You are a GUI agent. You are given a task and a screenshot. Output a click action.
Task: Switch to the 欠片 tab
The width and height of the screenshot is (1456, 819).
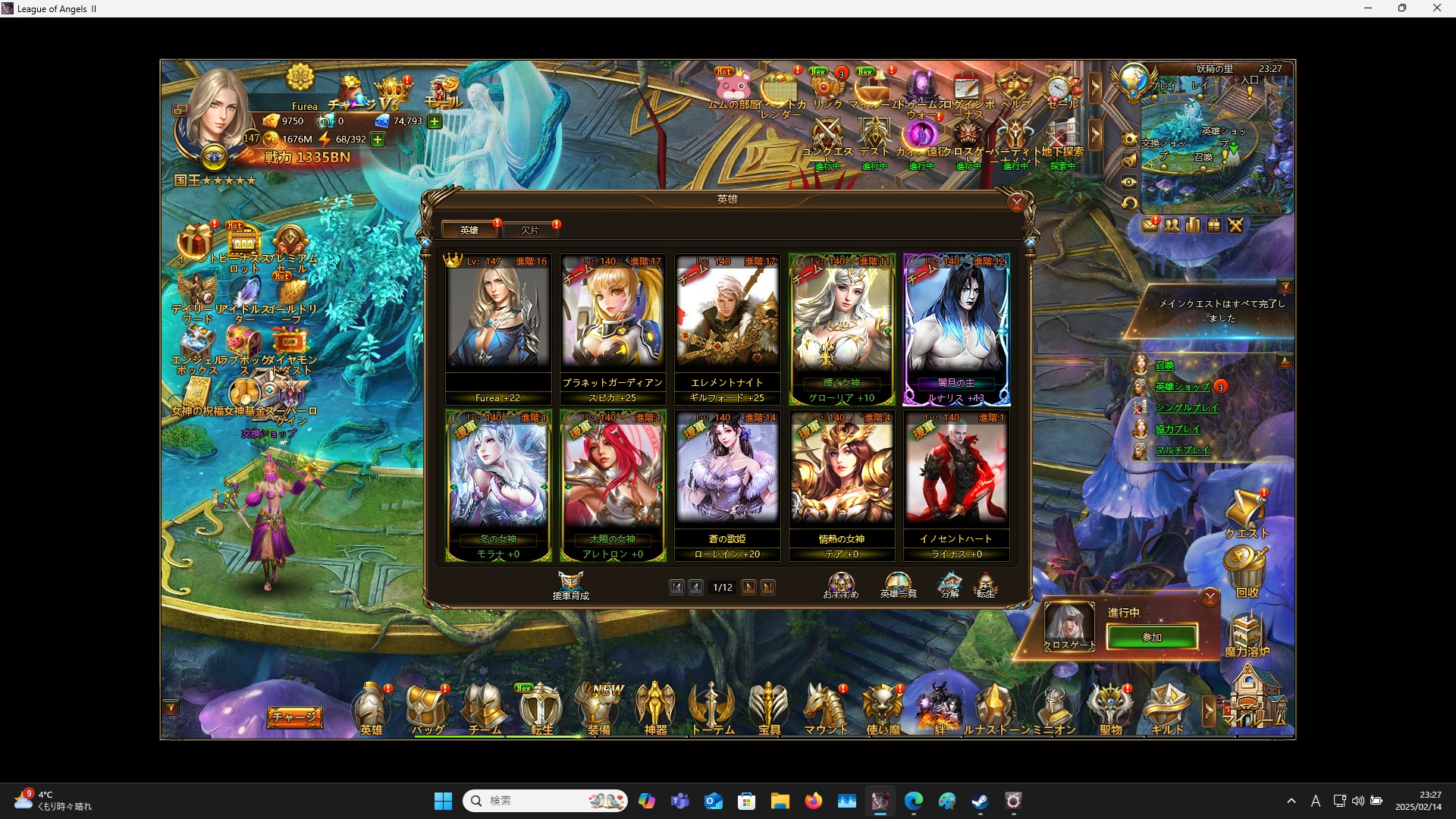point(531,230)
